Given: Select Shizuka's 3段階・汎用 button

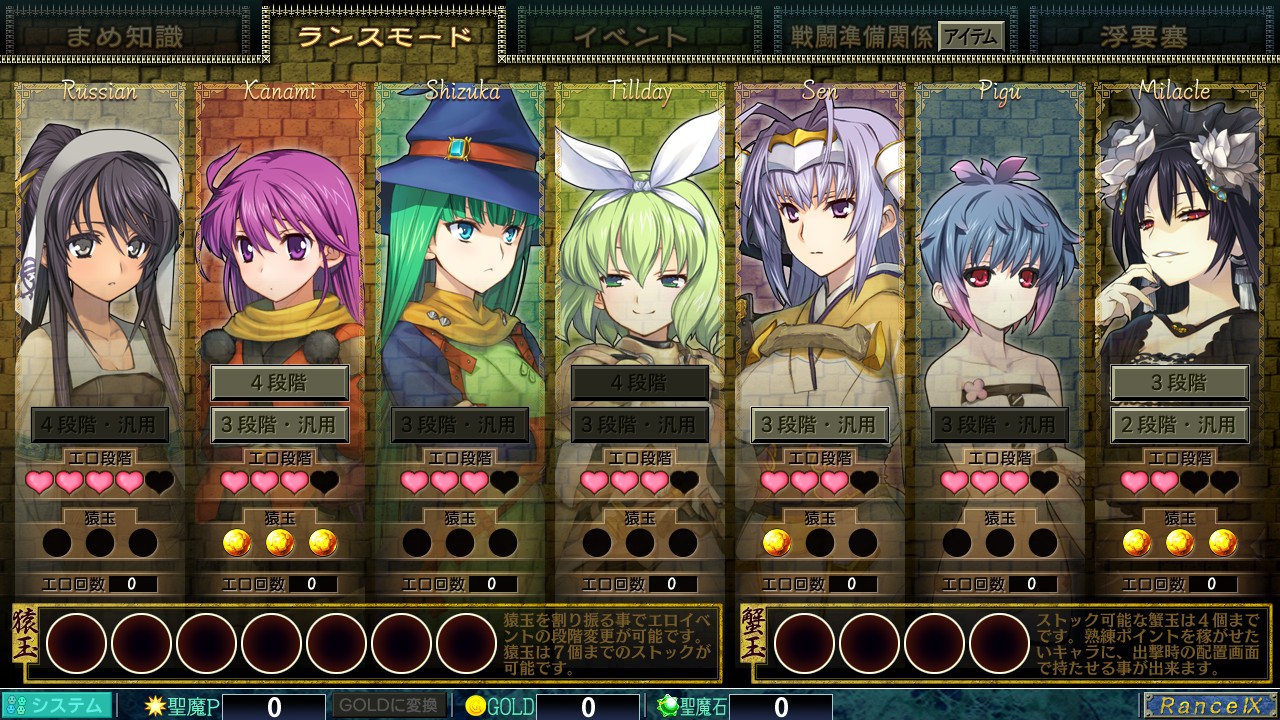Looking at the screenshot, I should coord(459,424).
